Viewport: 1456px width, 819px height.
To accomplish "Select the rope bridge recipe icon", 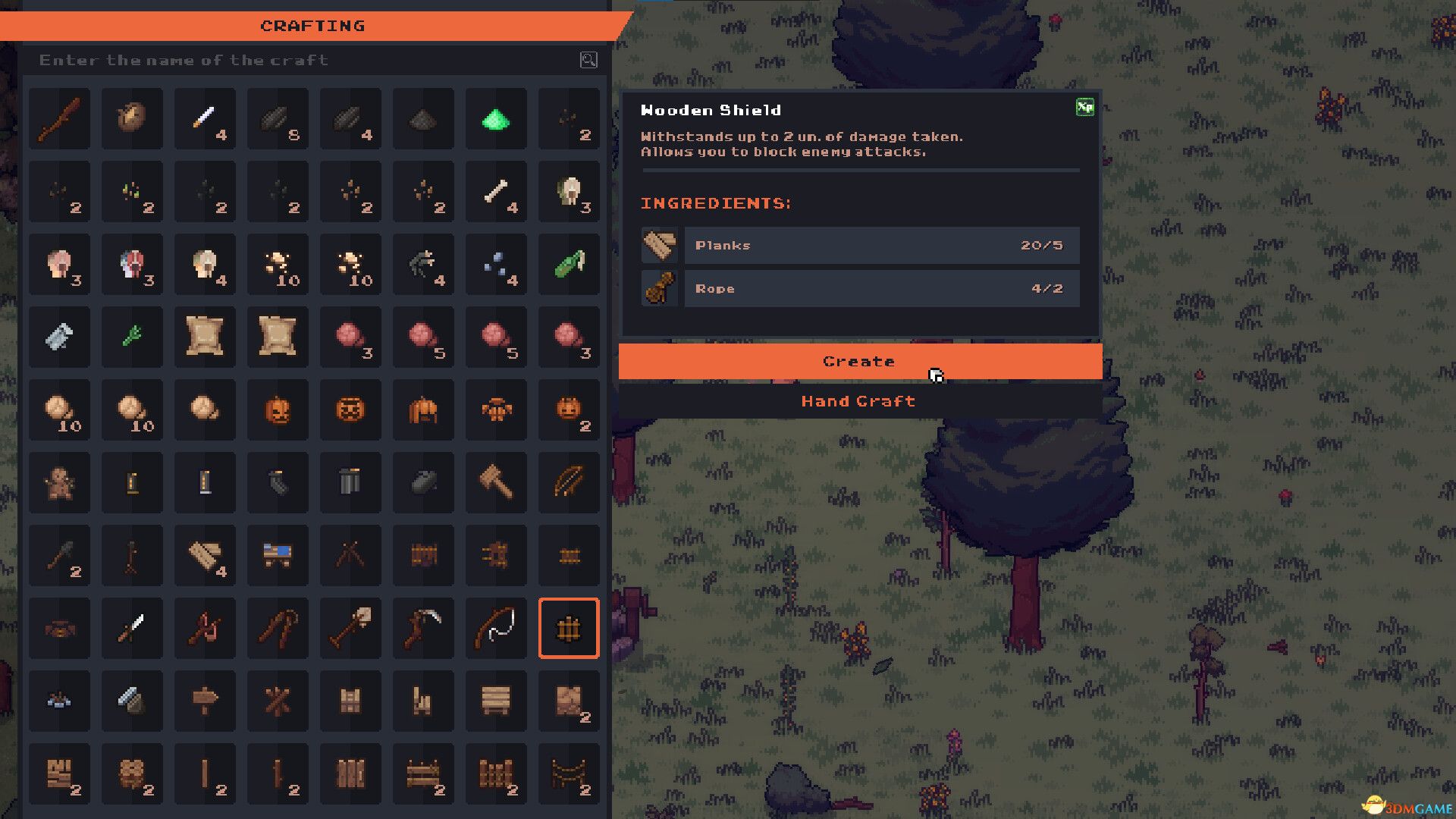I will pyautogui.click(x=569, y=774).
